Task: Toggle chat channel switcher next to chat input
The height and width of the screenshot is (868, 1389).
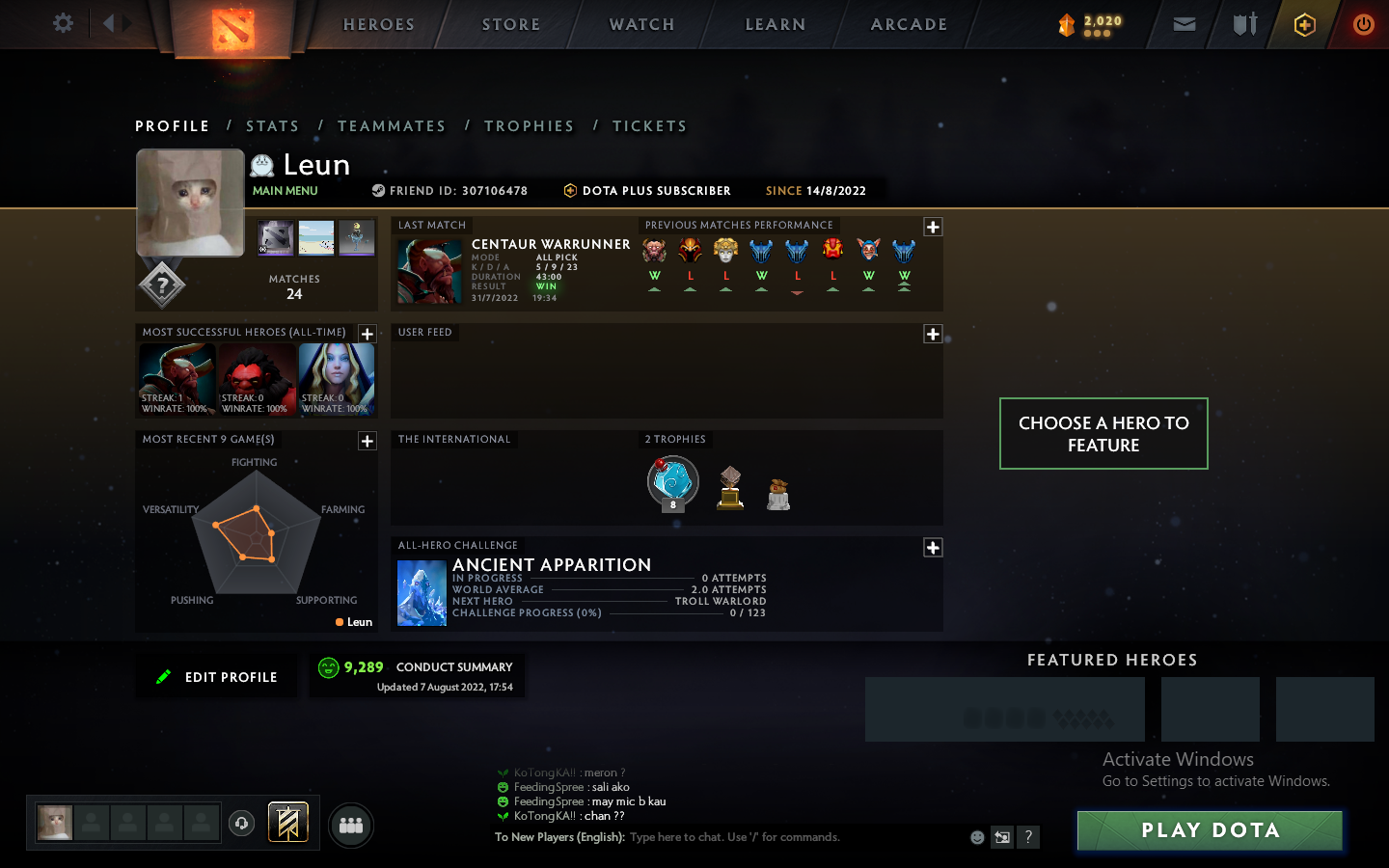Action: [1002, 837]
